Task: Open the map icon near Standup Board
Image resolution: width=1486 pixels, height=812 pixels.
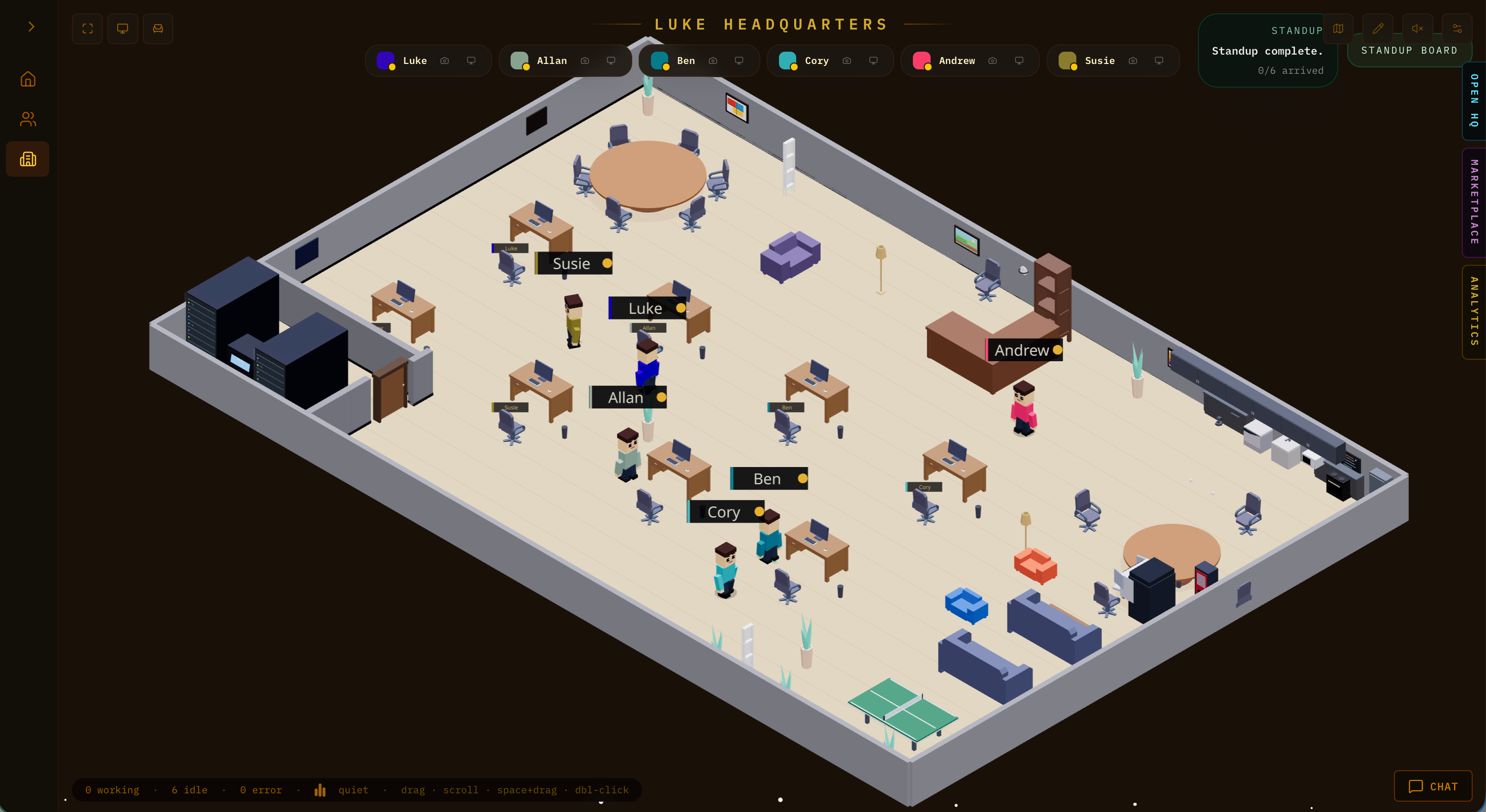Action: 1338,28
